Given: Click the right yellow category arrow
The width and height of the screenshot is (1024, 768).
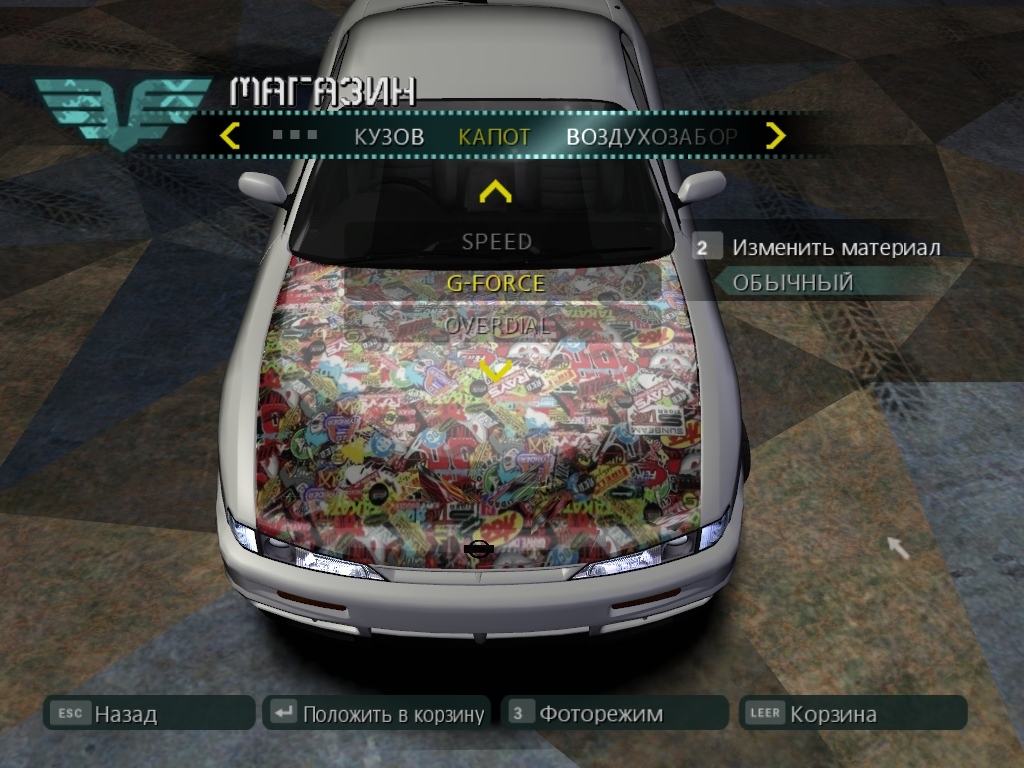Looking at the screenshot, I should [x=775, y=136].
